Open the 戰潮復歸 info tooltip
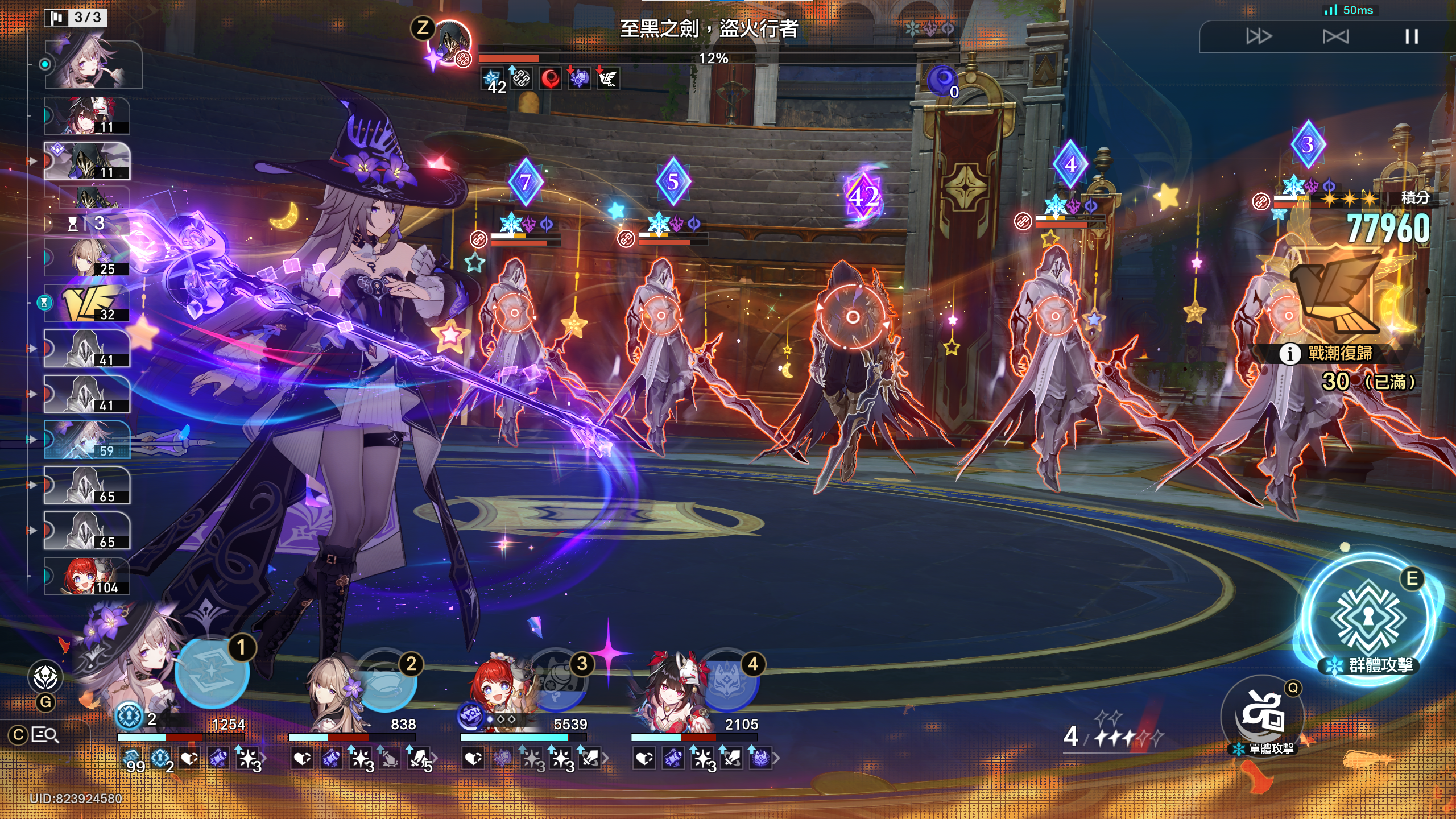 [1289, 354]
